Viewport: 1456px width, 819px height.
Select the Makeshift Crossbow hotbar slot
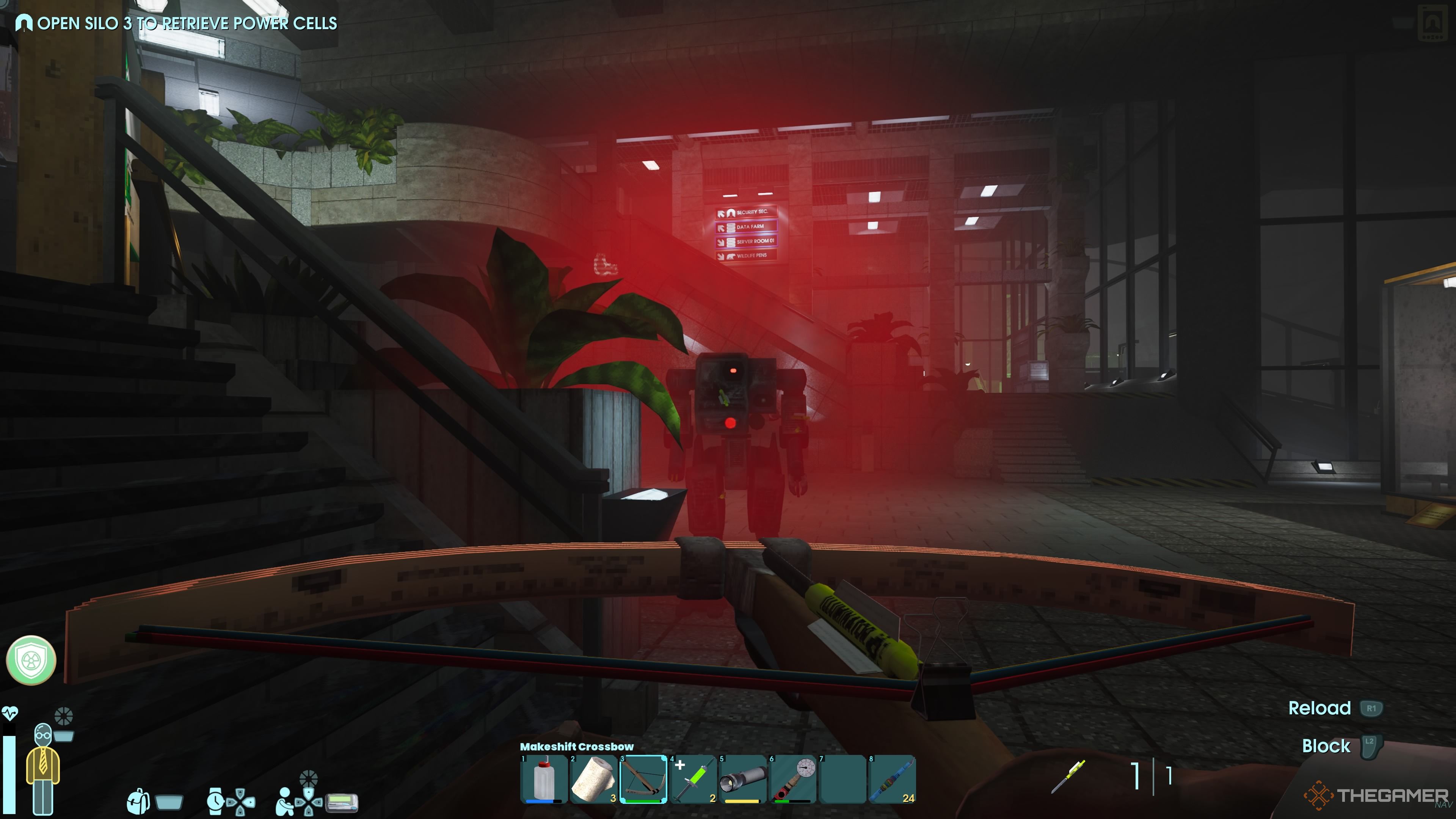pos(643,779)
